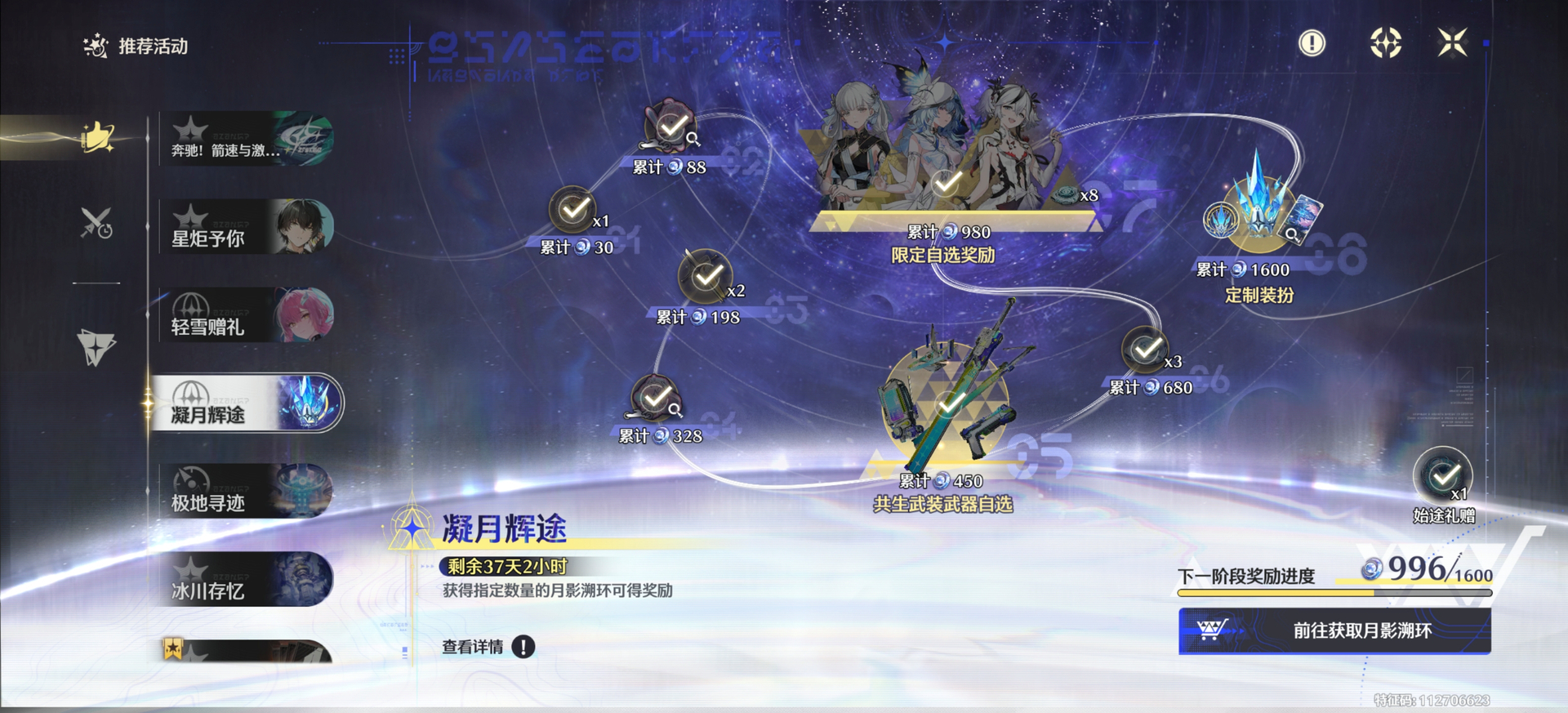Inspect the 共生武装武器自选 450 reward

pyautogui.click(x=949, y=400)
